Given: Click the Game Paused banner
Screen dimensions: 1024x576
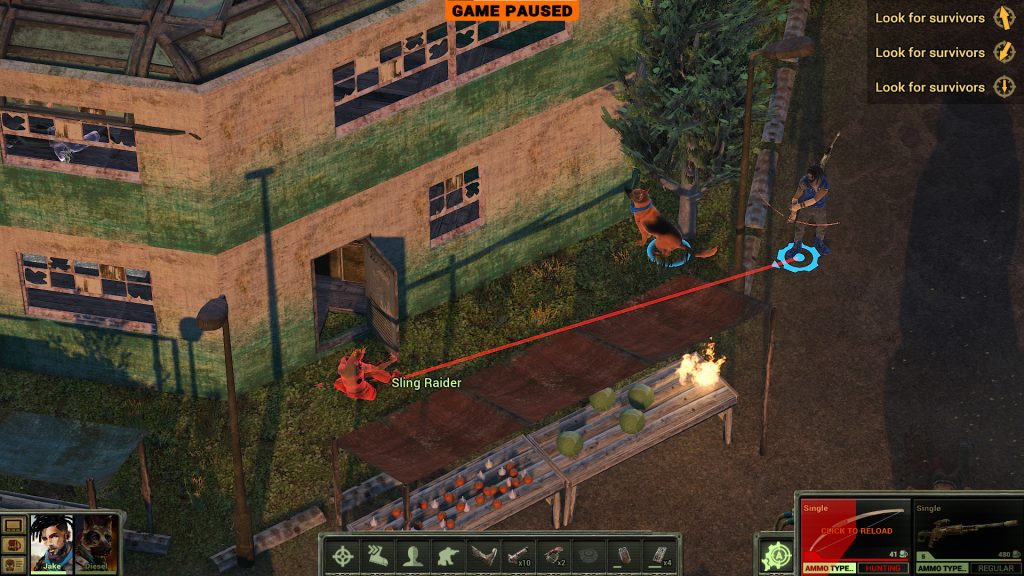Looking at the screenshot, I should pos(511,11).
